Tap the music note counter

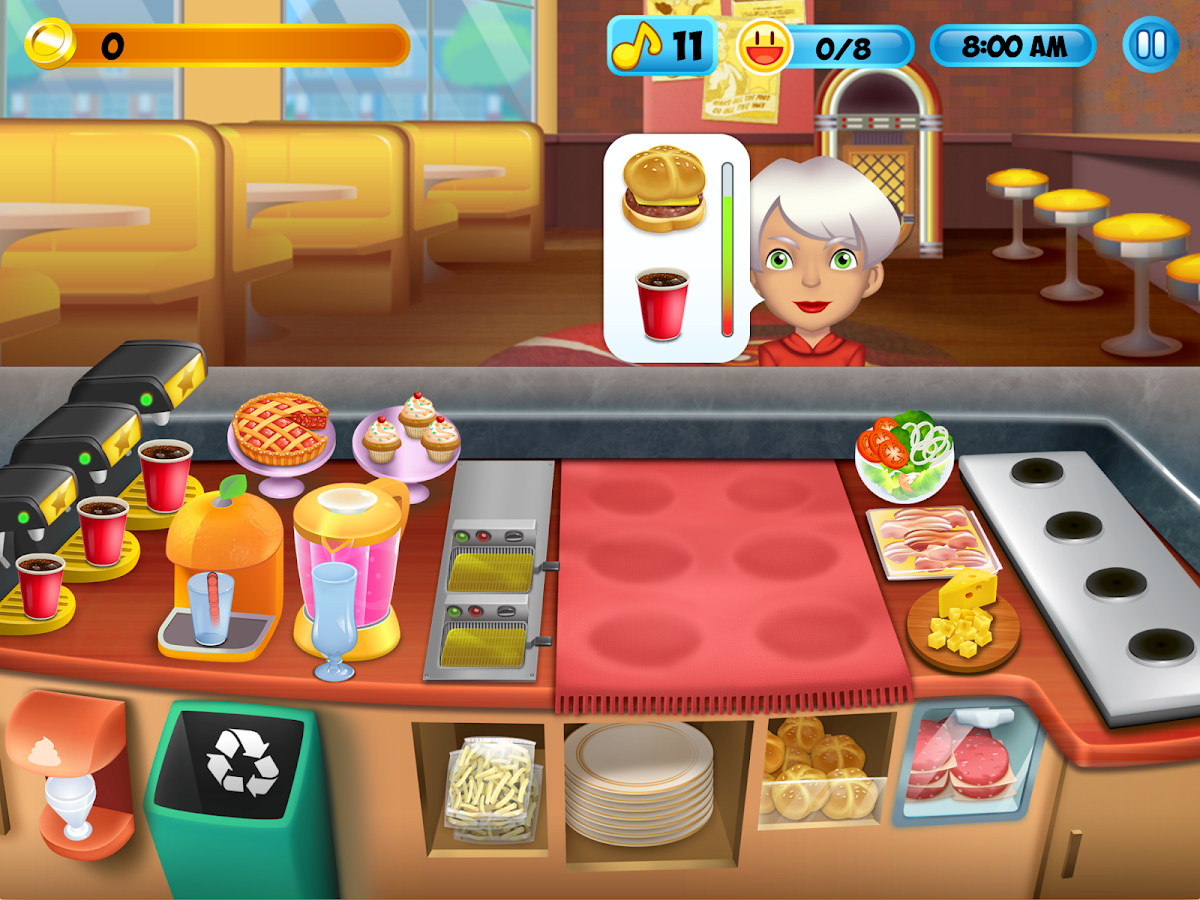662,46
